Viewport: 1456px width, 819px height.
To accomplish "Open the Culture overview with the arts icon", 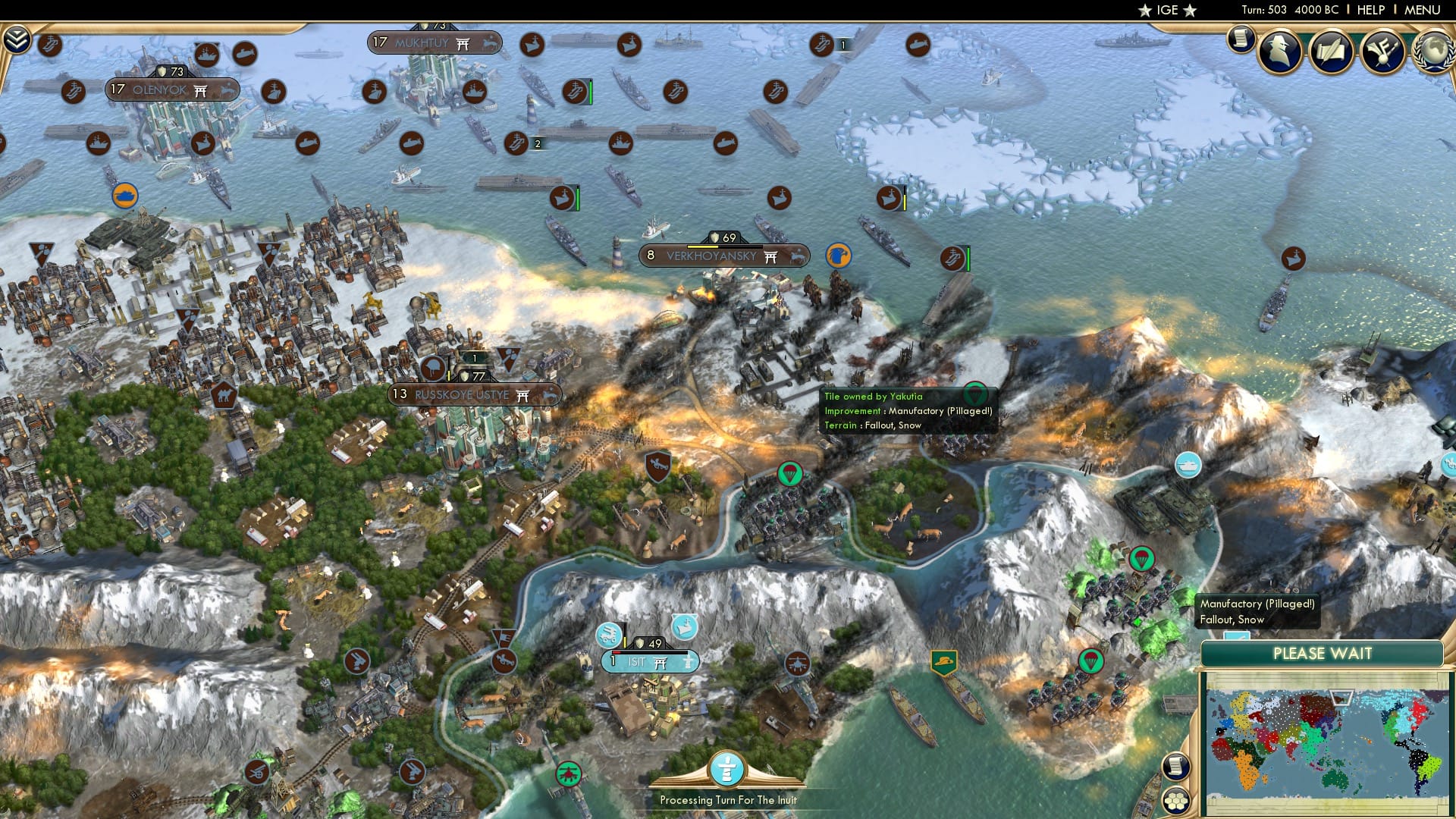I will (1382, 52).
